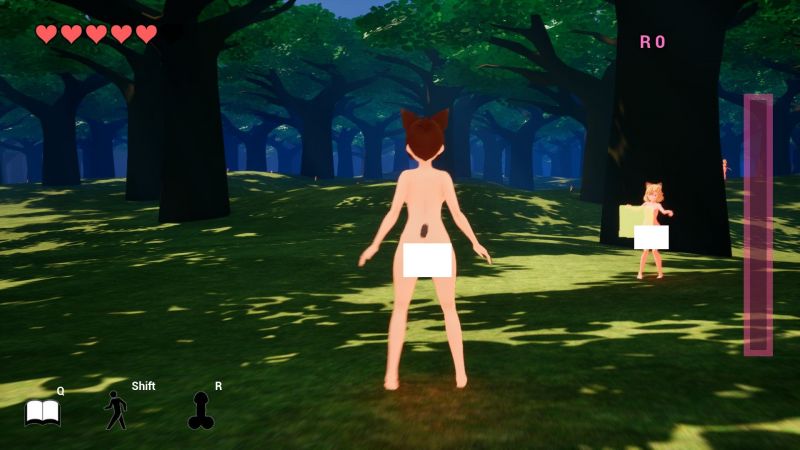Open the book journal icon
The image size is (800, 450).
(x=42, y=412)
